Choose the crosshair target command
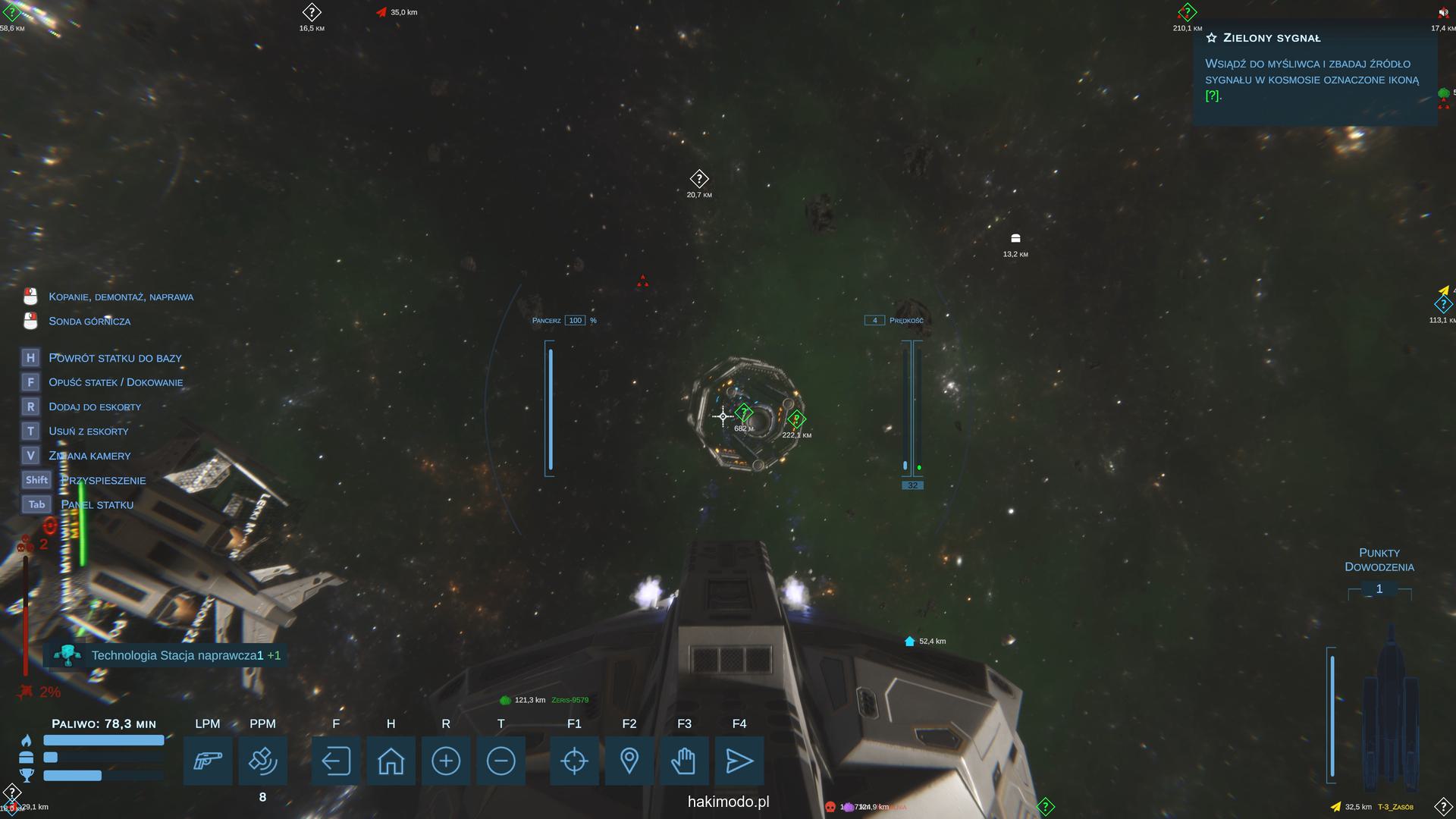The height and width of the screenshot is (819, 1456). click(x=574, y=761)
